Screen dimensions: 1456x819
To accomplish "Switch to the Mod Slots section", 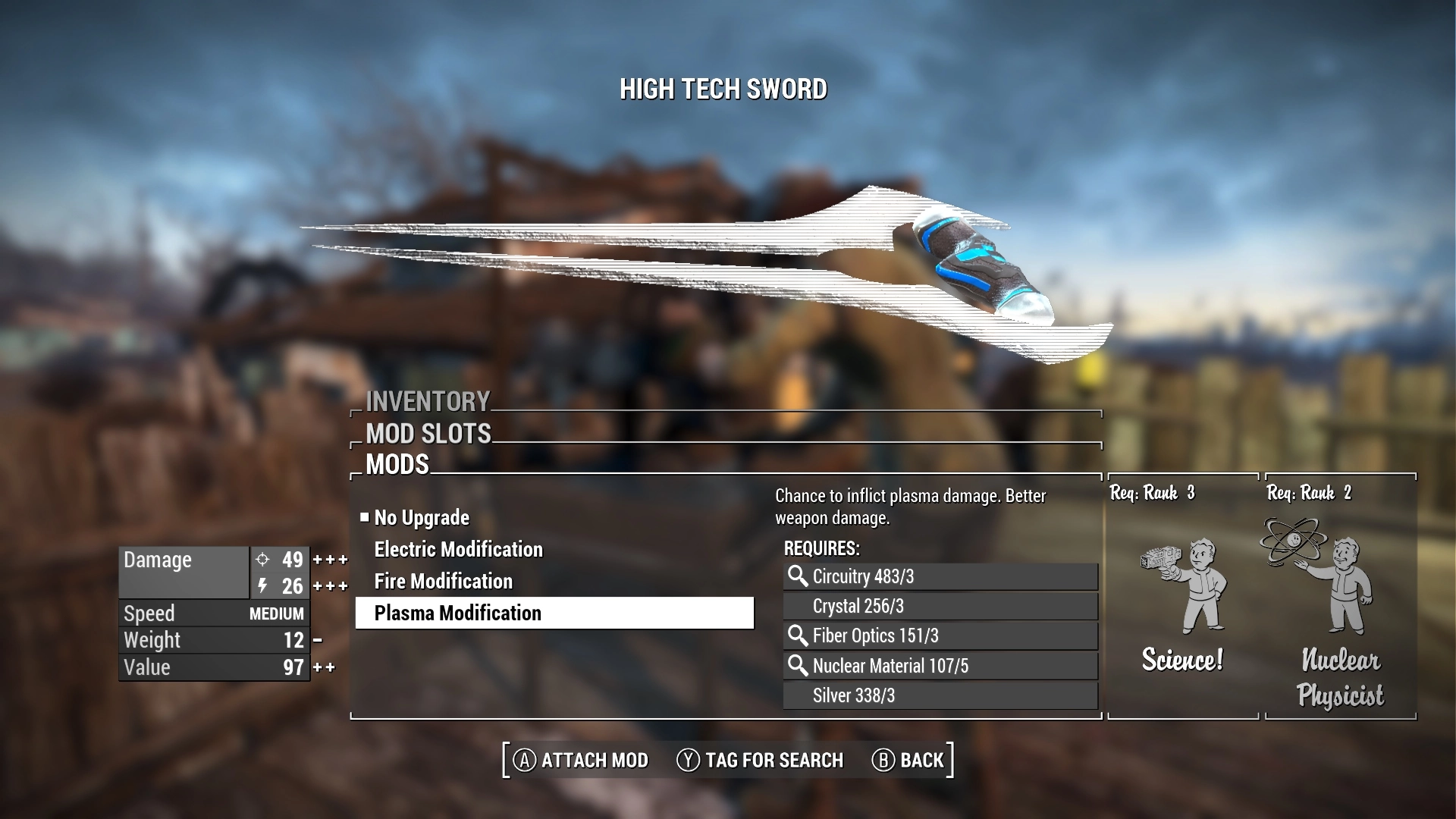I will (428, 434).
